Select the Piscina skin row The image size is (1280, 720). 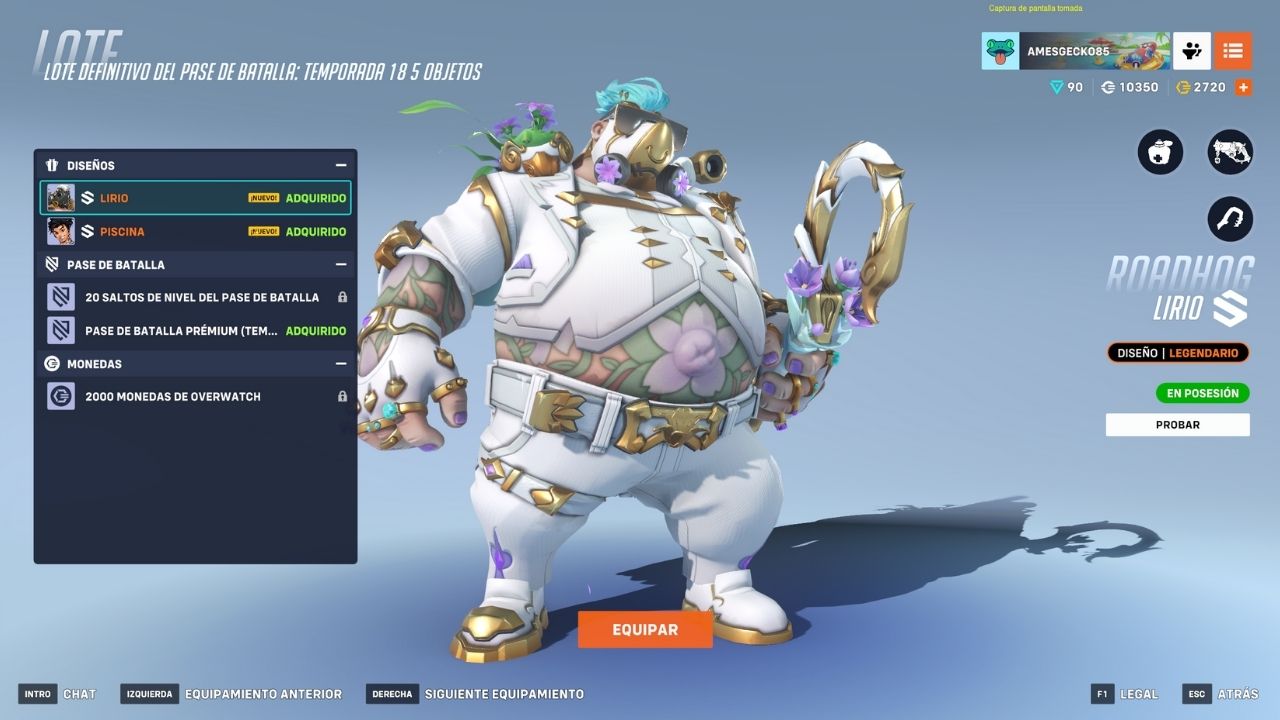click(195, 232)
